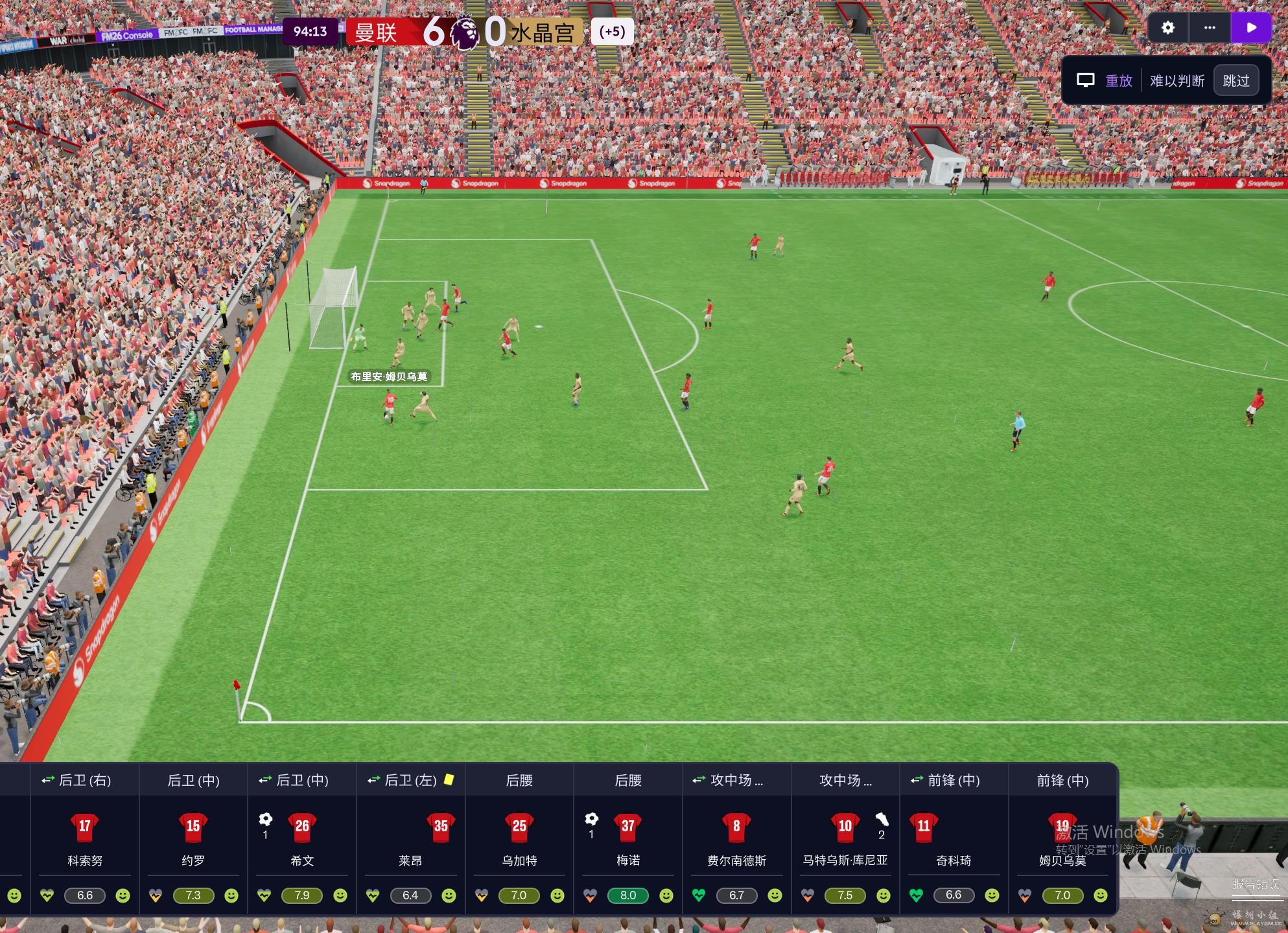Open the settings gear menu

click(1167, 28)
